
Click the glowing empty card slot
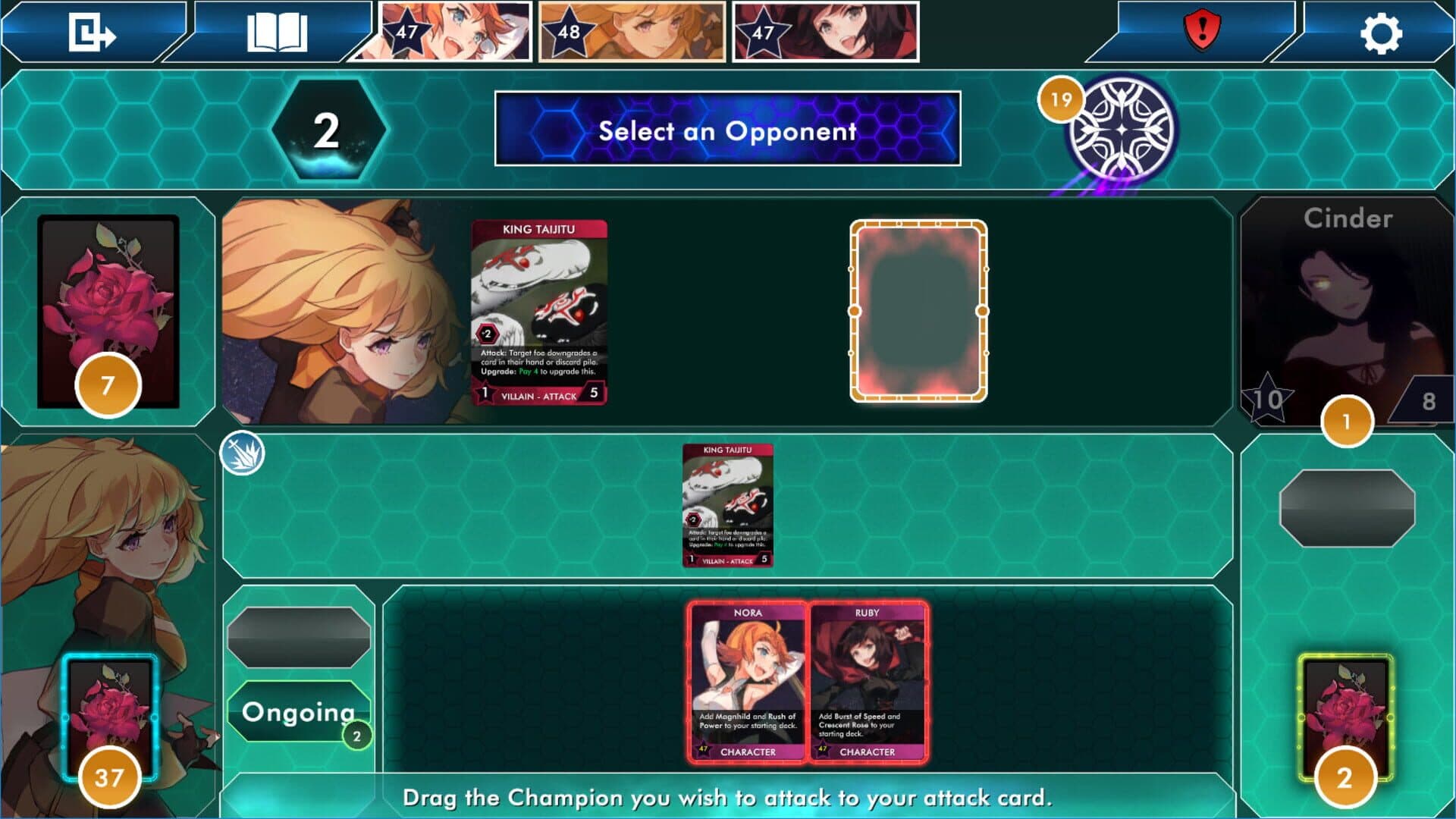918,311
